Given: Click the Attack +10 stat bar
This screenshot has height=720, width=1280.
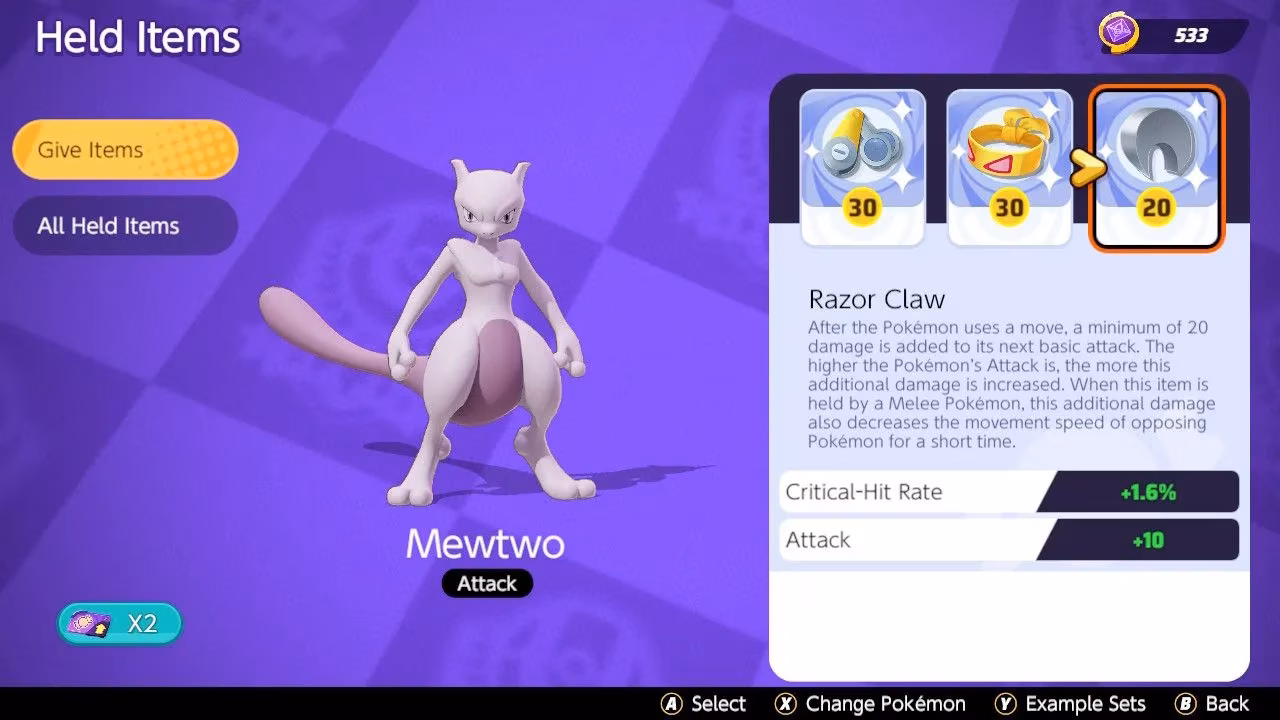Looking at the screenshot, I should coord(1008,540).
